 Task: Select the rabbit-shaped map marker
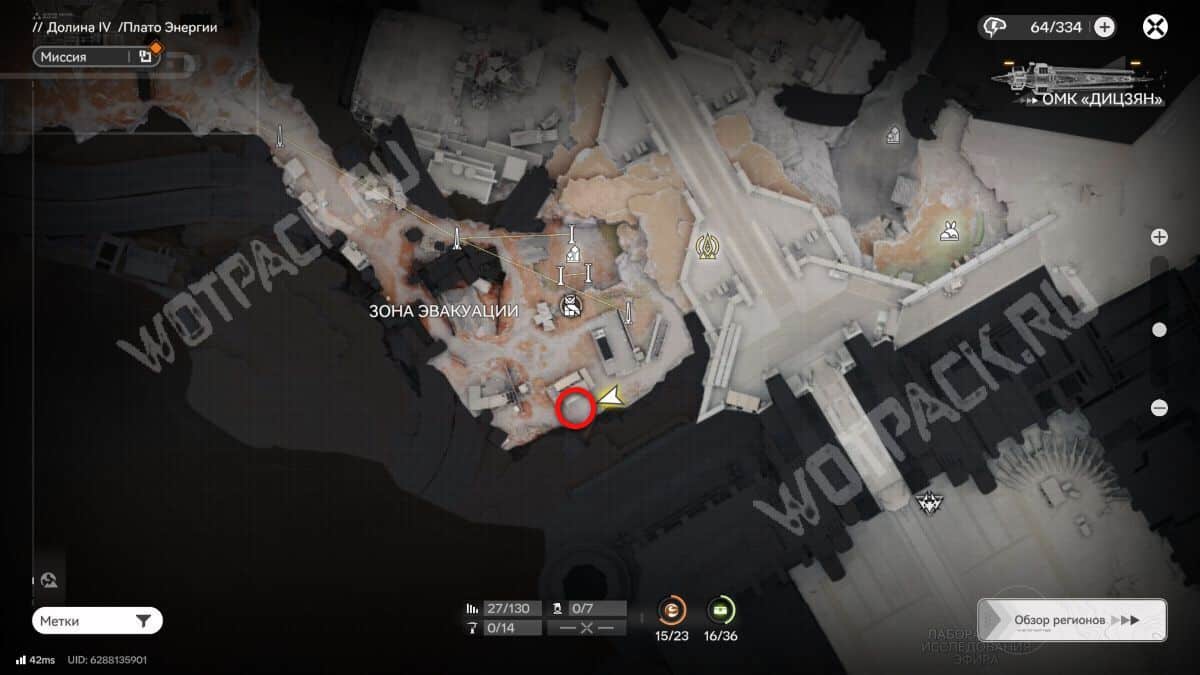coord(949,234)
